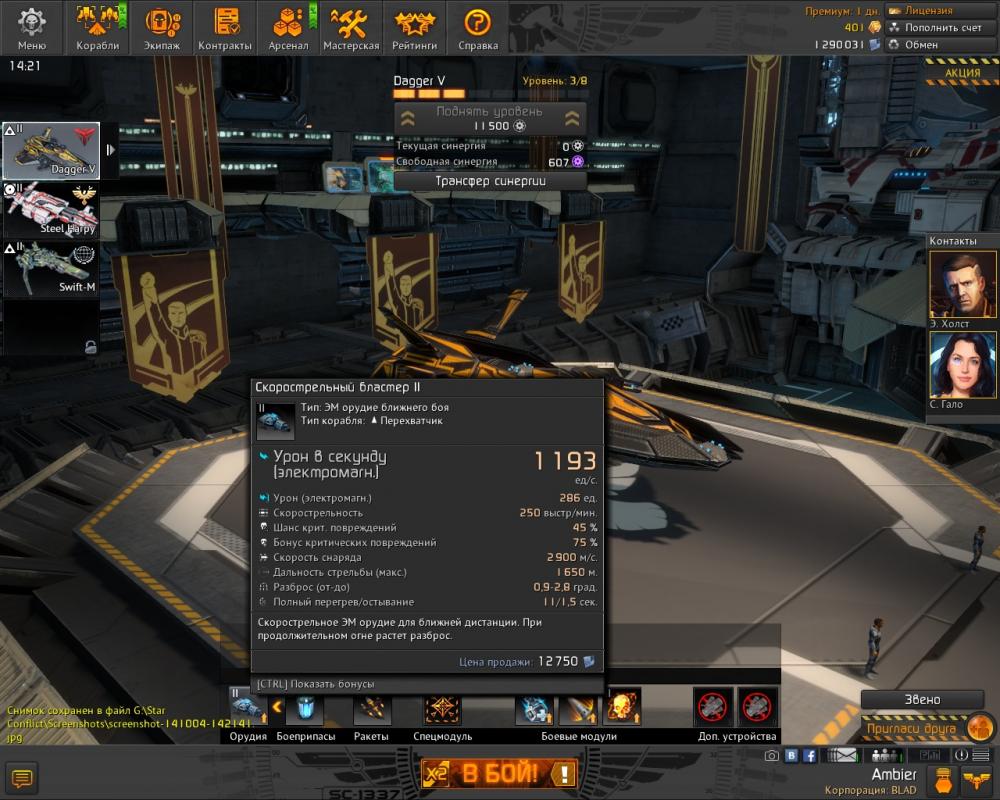Viewport: 1000px width, 800px height.
Task: Open Трансфер синергии
Action: [489, 181]
